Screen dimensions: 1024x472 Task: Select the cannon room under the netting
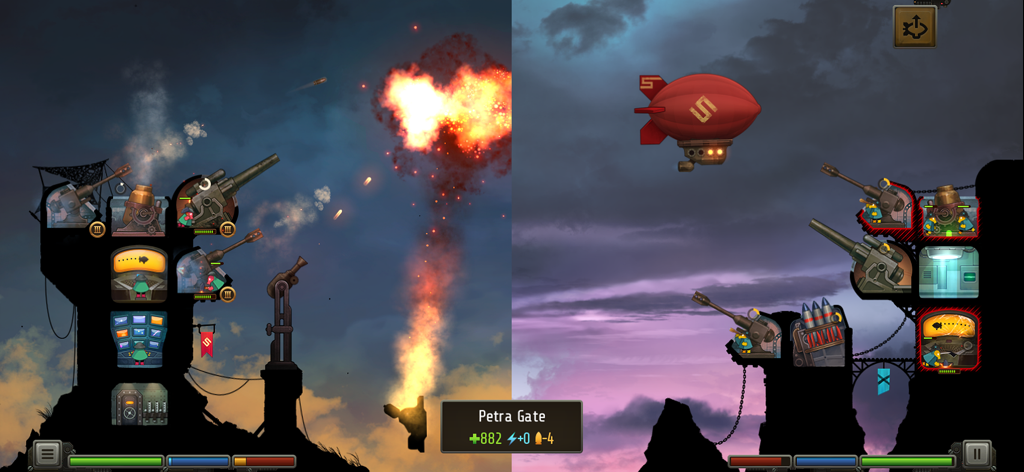click(71, 208)
